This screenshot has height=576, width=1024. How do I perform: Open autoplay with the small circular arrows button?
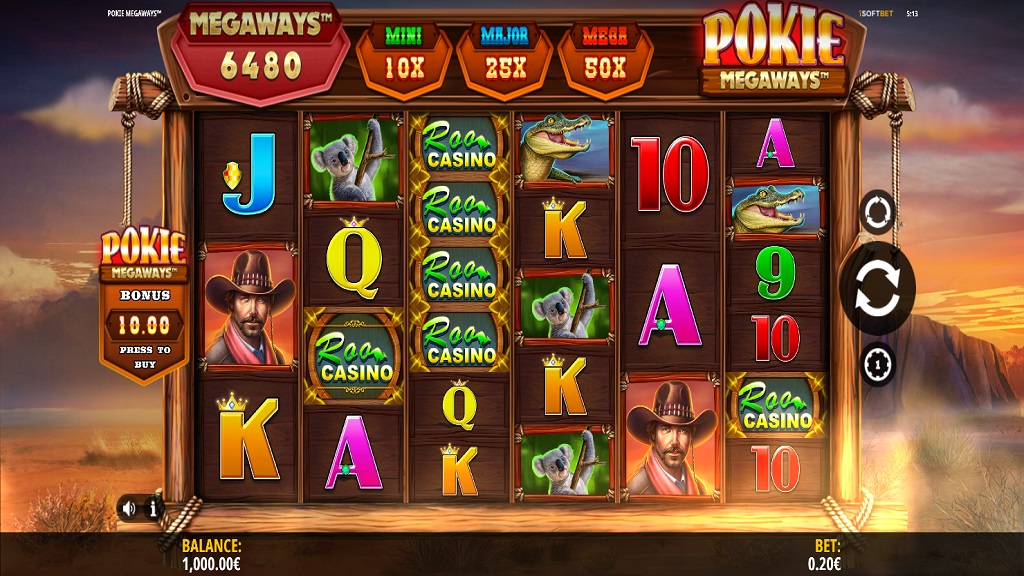[877, 211]
